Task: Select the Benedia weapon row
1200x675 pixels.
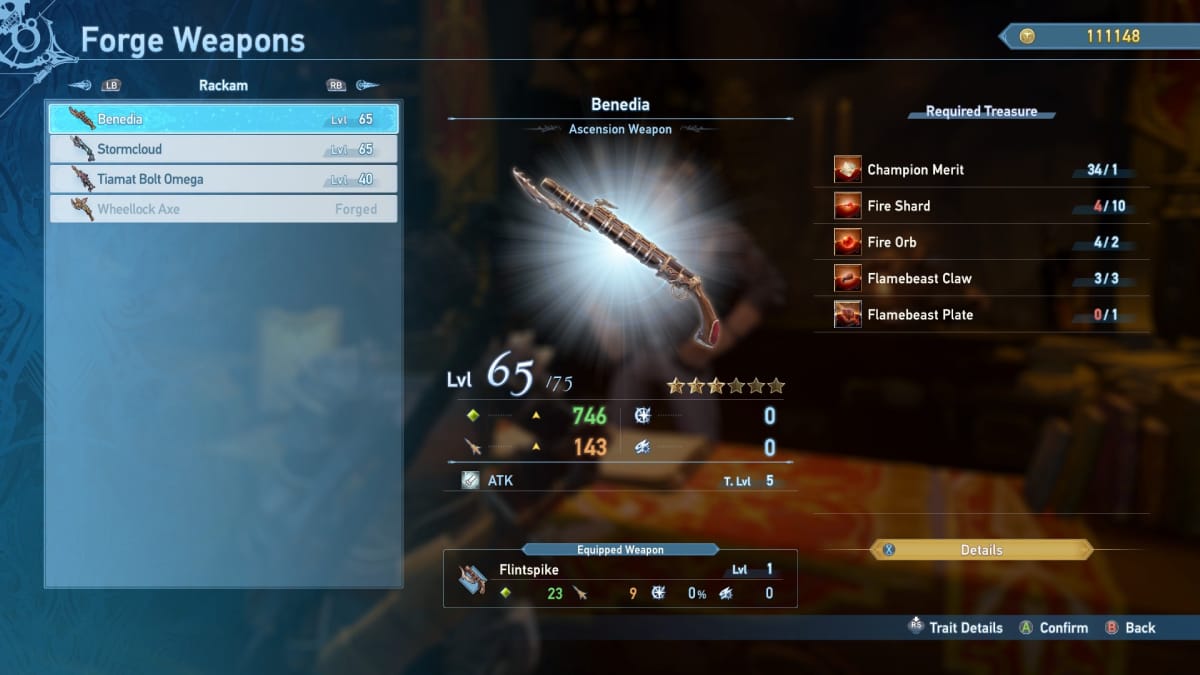Action: pos(223,119)
